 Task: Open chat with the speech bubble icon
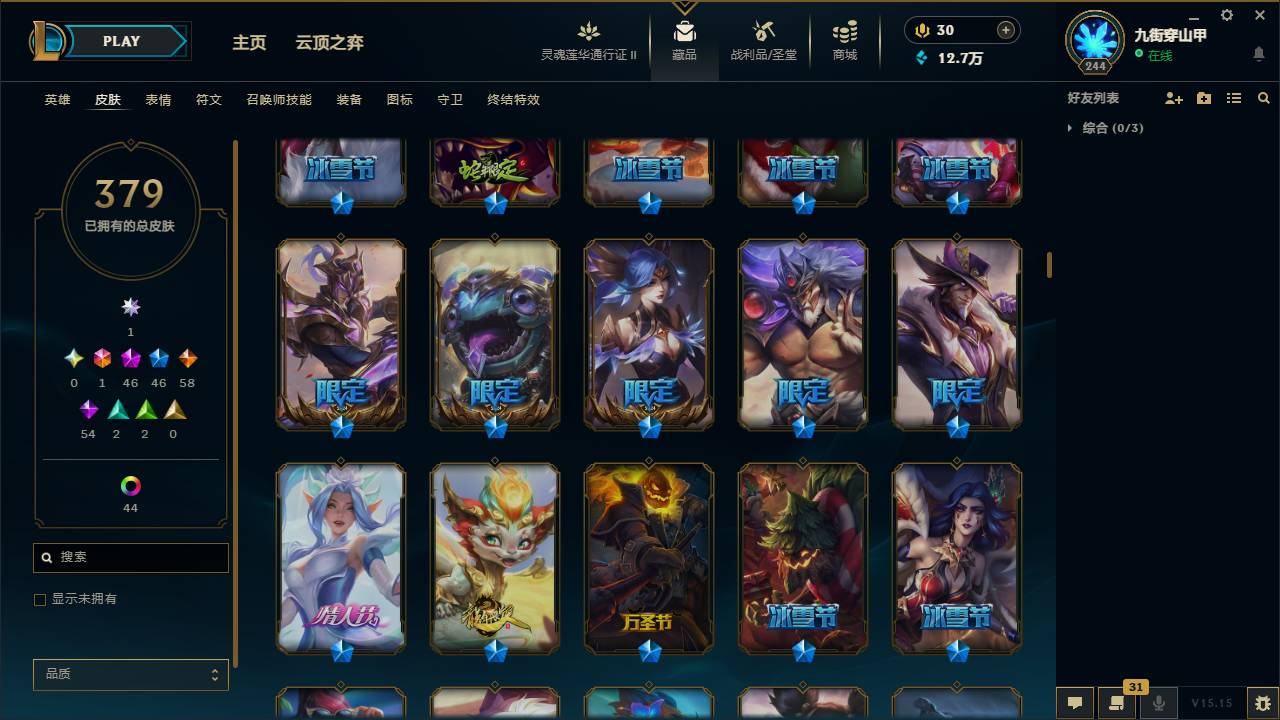(1075, 703)
